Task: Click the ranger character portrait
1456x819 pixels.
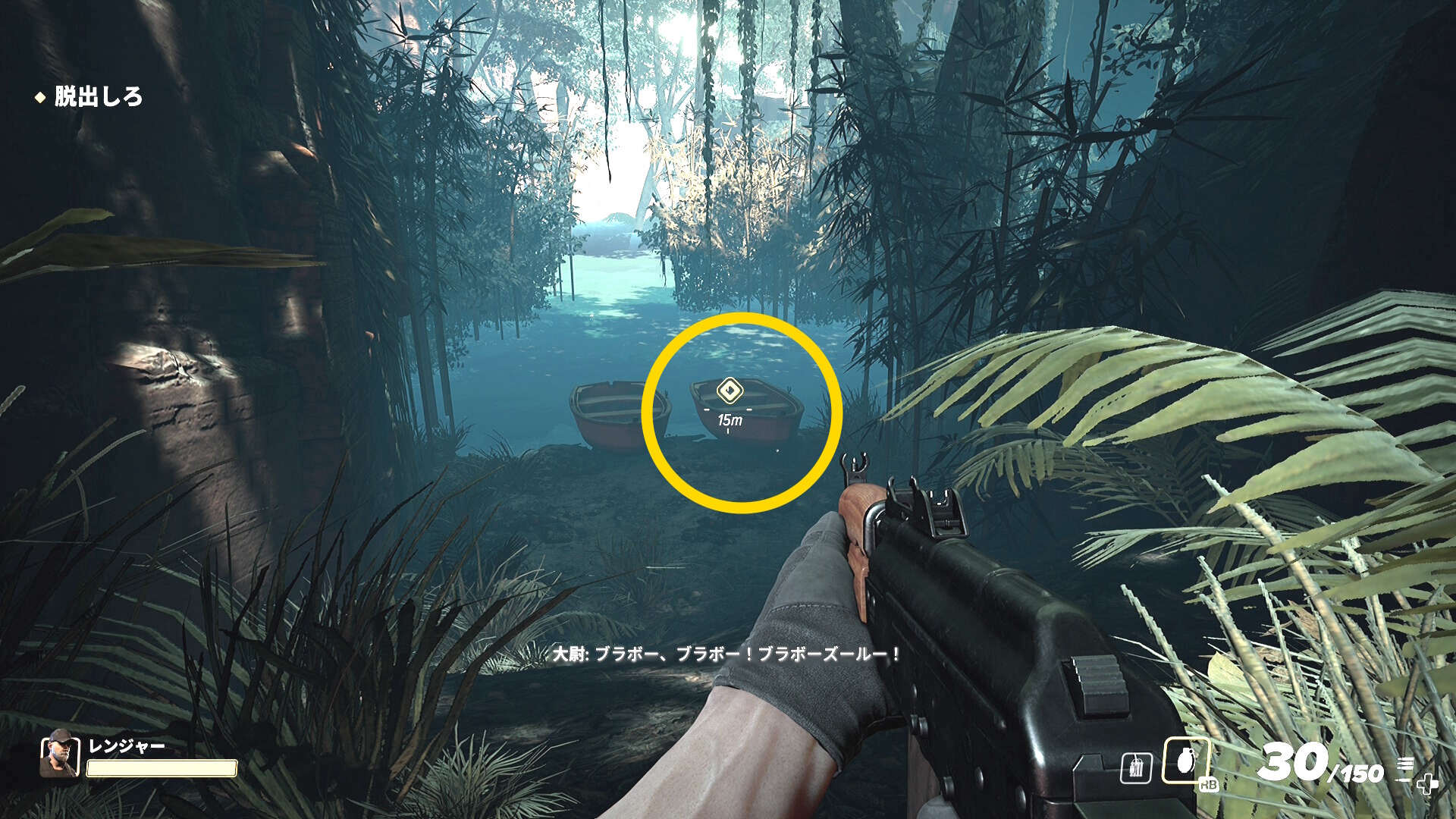Action: (x=60, y=754)
